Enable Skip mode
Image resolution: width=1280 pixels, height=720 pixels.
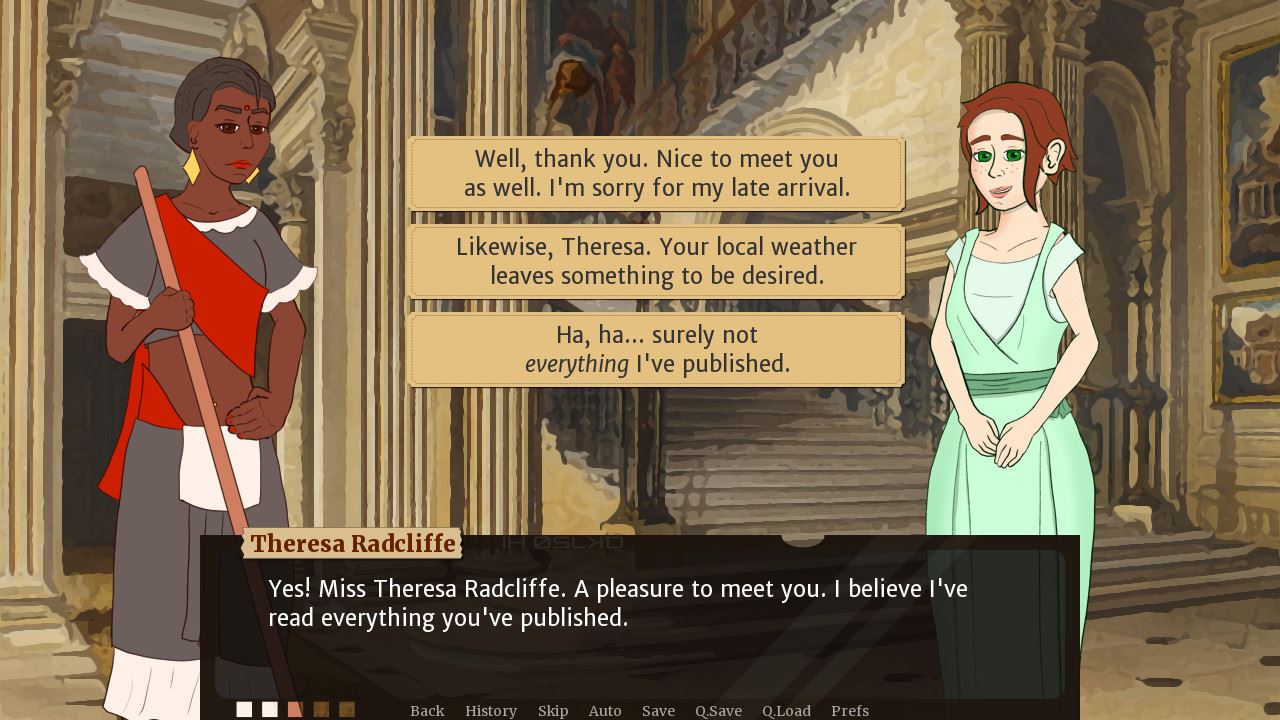click(x=553, y=710)
